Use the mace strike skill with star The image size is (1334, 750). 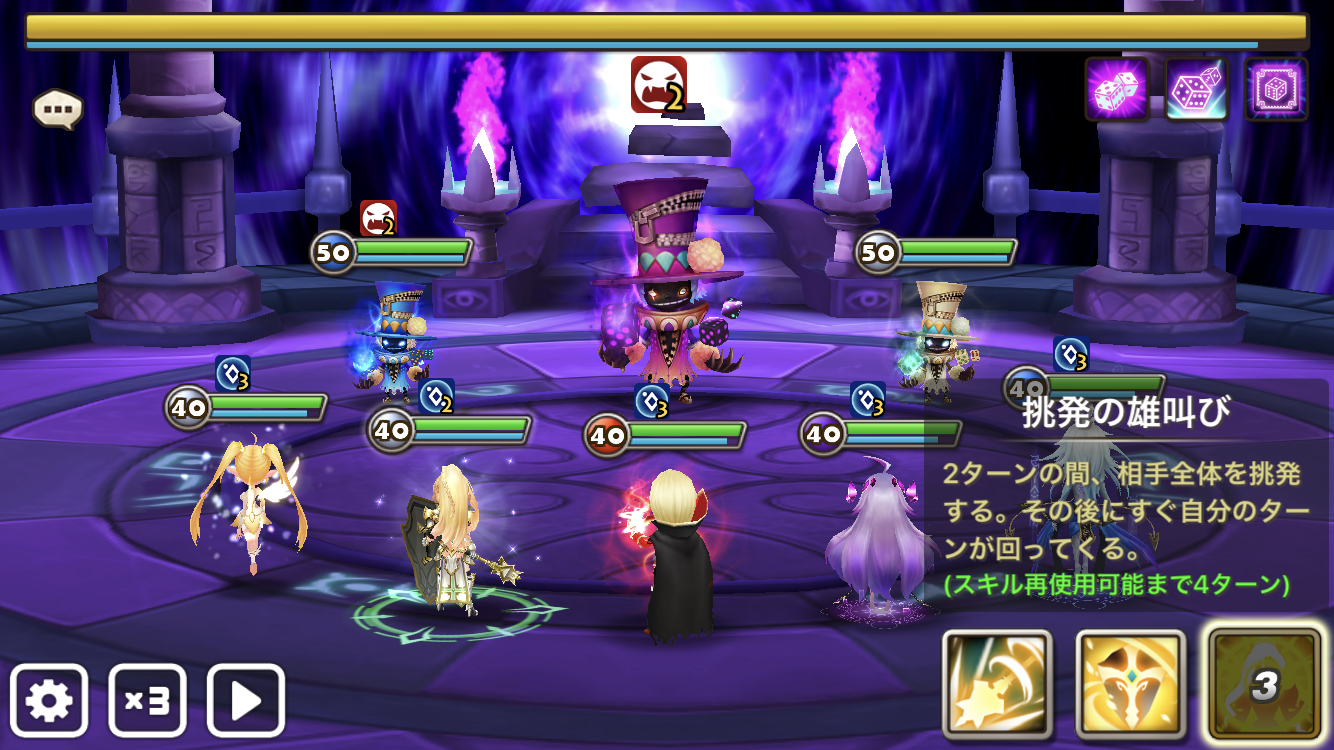point(997,685)
